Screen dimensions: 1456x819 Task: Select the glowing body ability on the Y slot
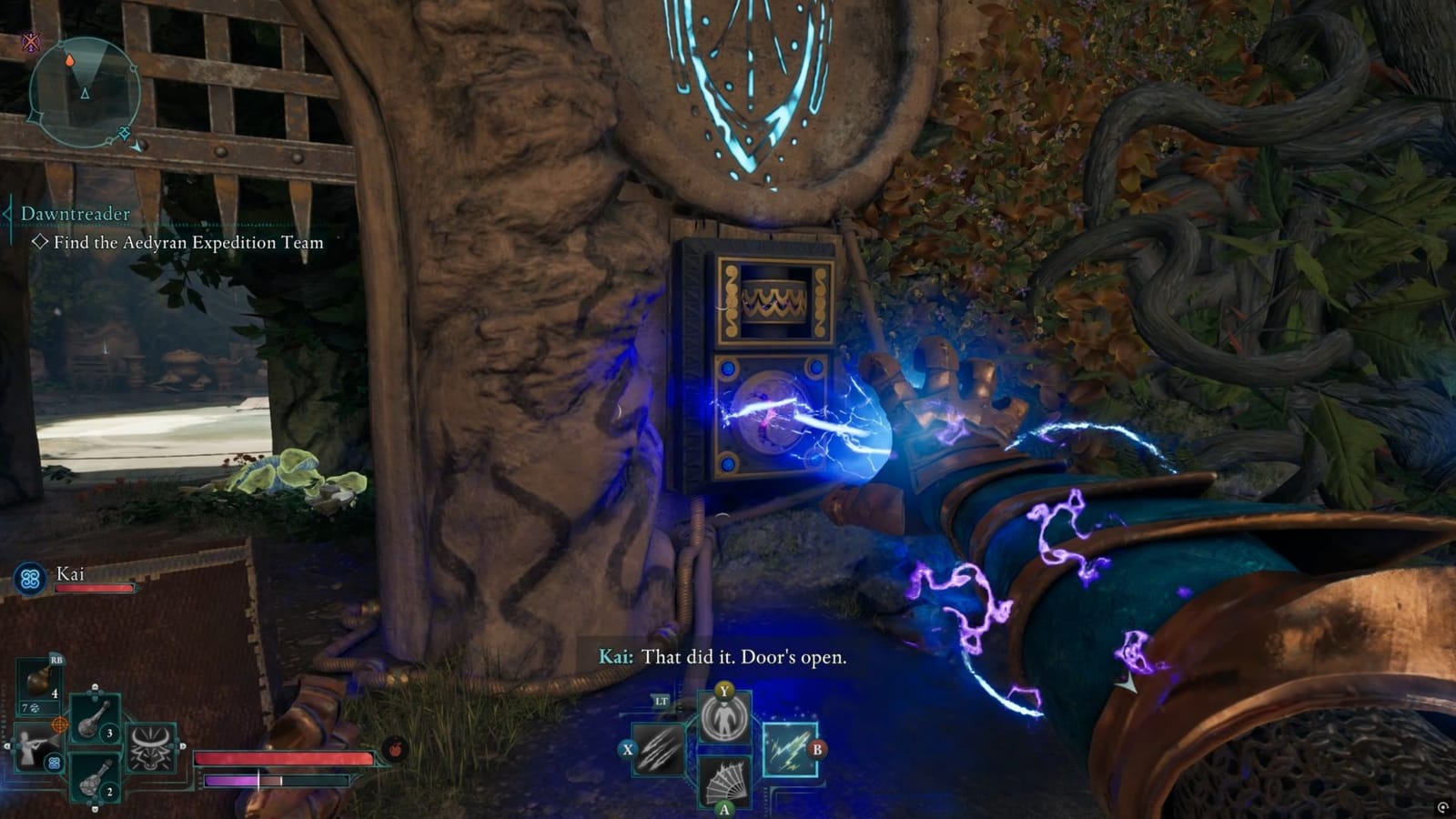point(724,719)
